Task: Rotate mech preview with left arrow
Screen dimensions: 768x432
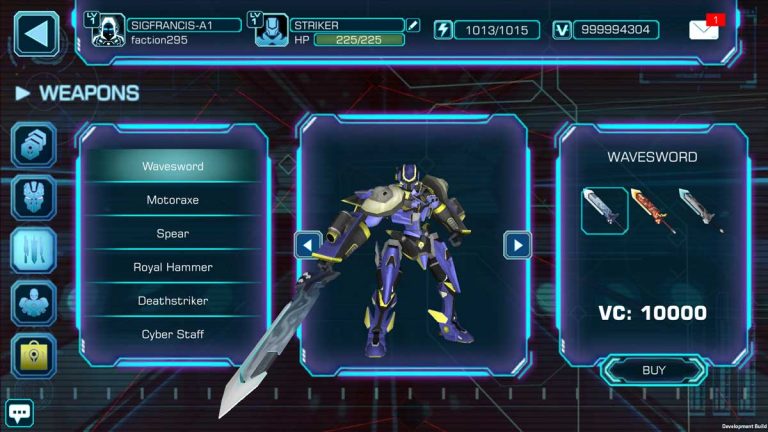Action: pyautogui.click(x=308, y=245)
